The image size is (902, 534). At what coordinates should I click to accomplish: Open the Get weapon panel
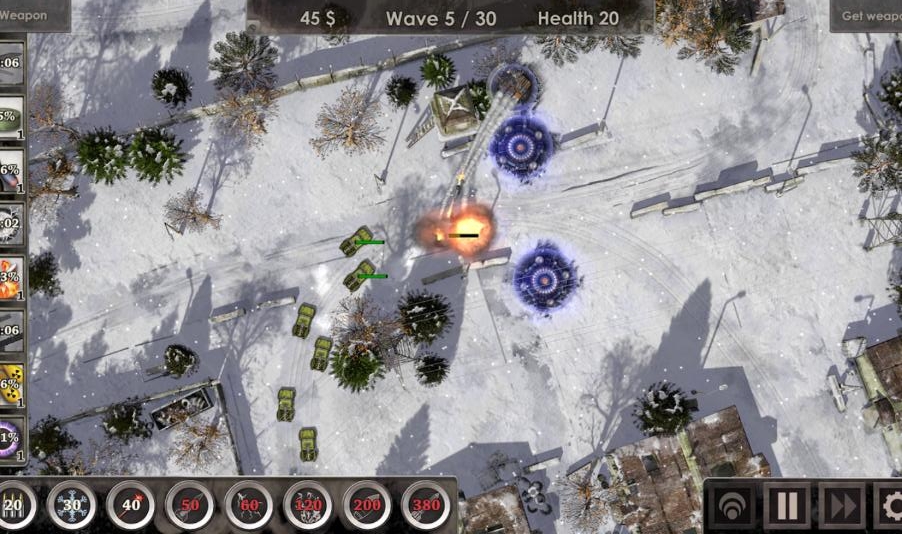[867, 16]
